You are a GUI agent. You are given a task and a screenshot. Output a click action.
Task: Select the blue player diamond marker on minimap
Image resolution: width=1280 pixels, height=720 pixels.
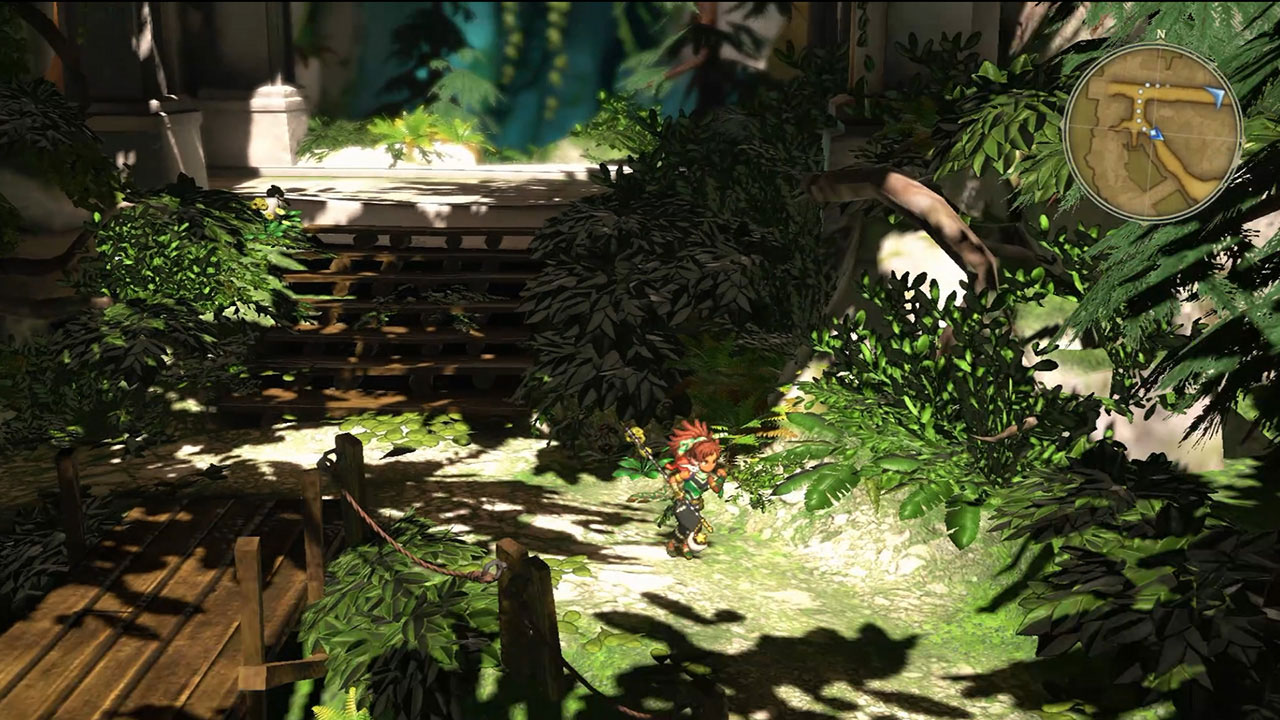(x=1155, y=132)
